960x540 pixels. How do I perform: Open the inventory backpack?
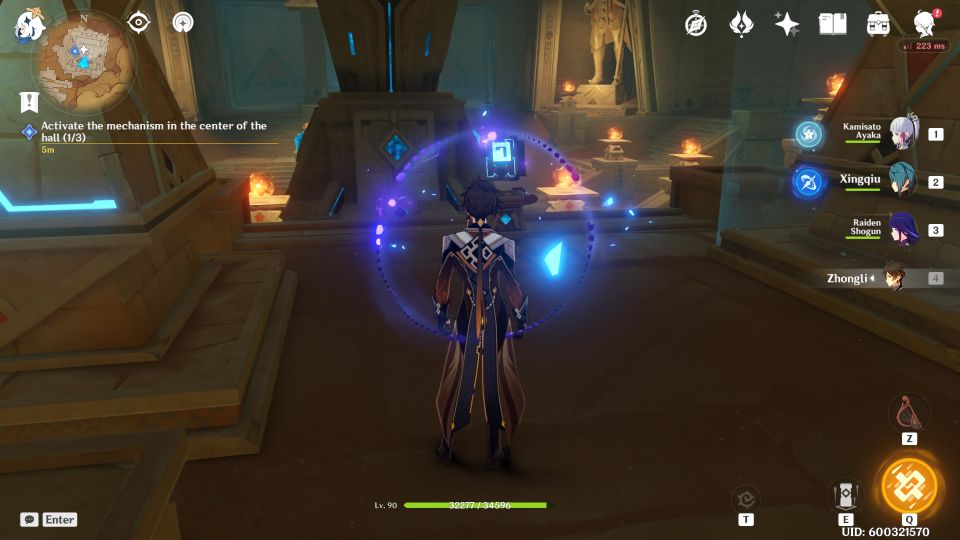[879, 24]
